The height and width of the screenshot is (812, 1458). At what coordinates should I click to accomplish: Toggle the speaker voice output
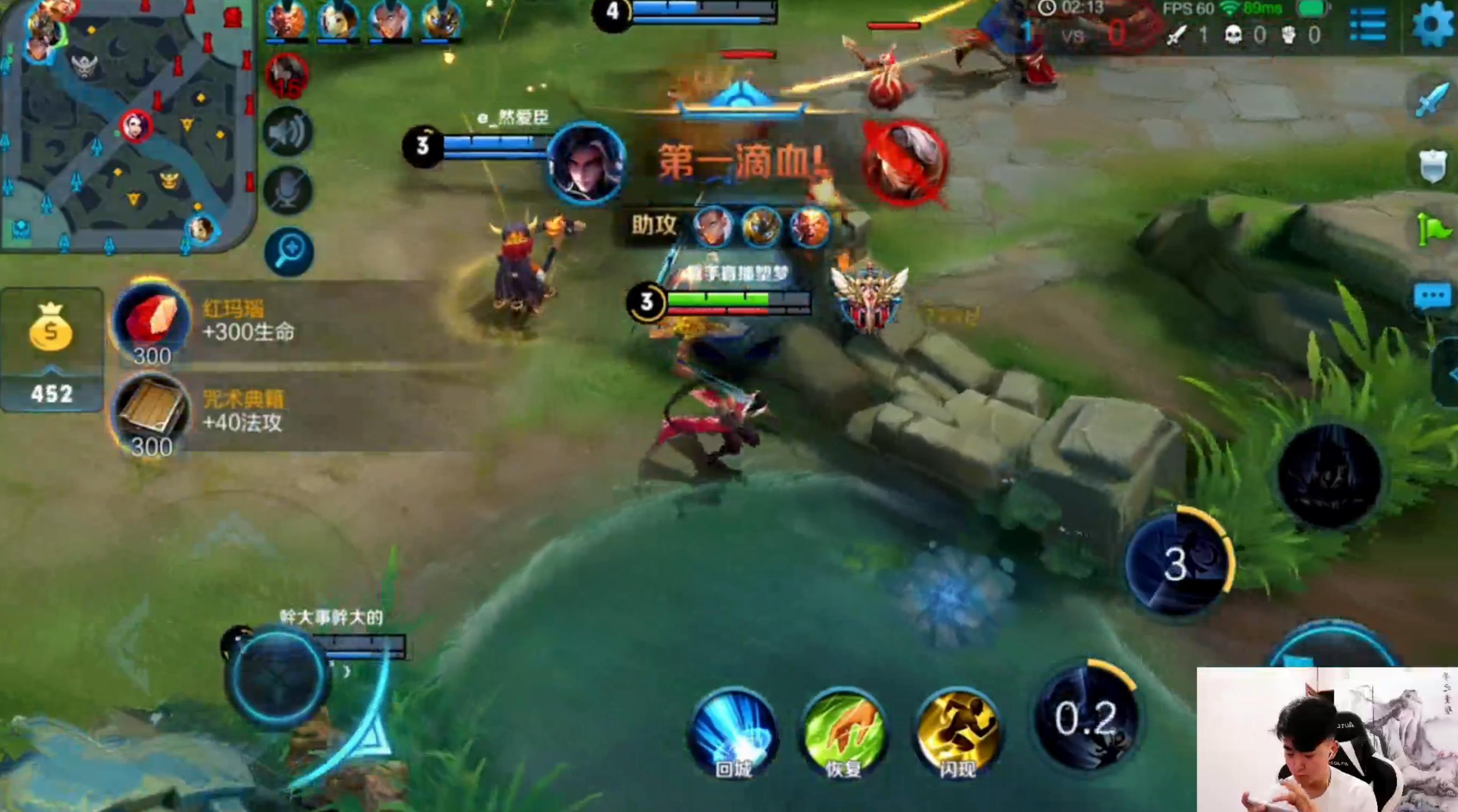pyautogui.click(x=289, y=132)
